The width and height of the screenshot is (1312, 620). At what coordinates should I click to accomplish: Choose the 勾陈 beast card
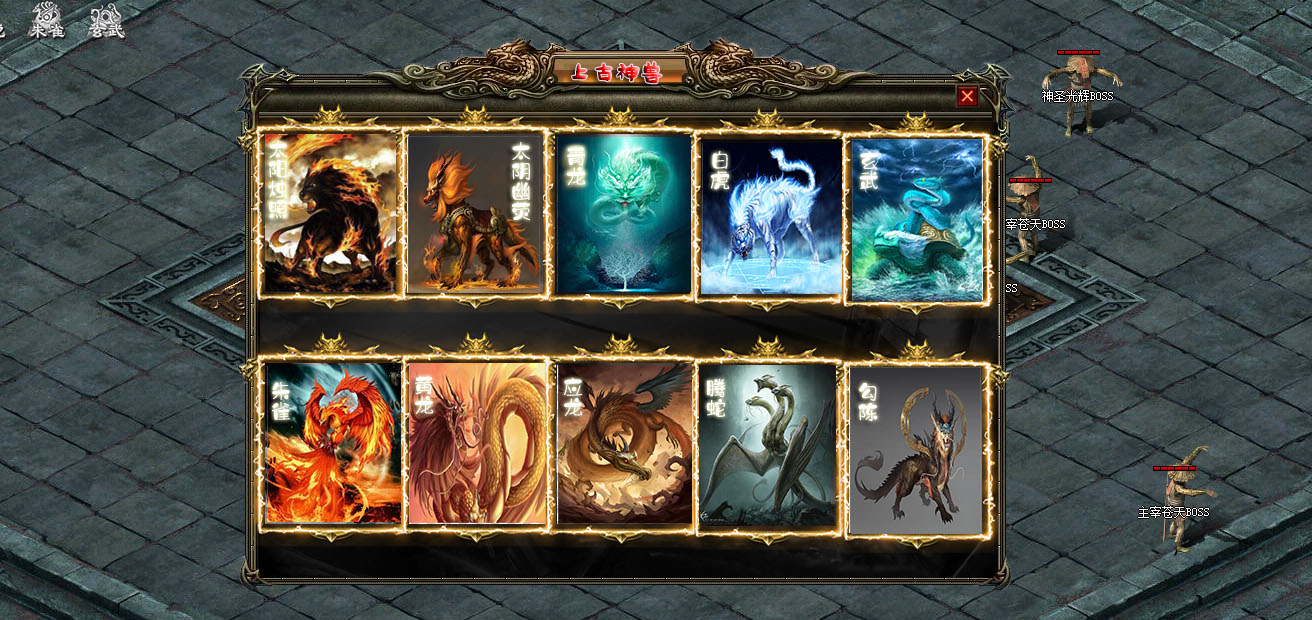pos(916,450)
